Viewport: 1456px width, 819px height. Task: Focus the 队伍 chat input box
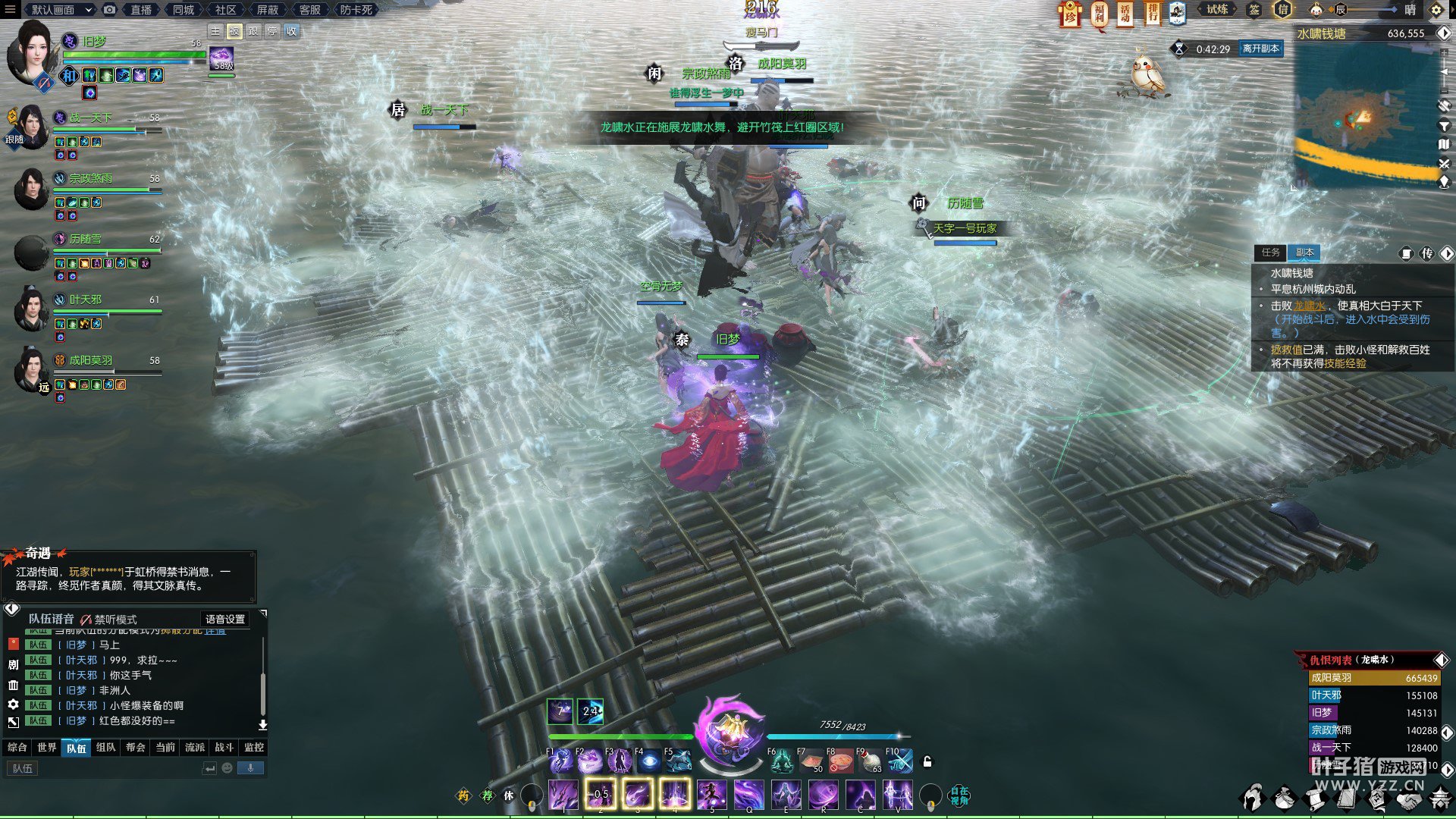coord(106,769)
